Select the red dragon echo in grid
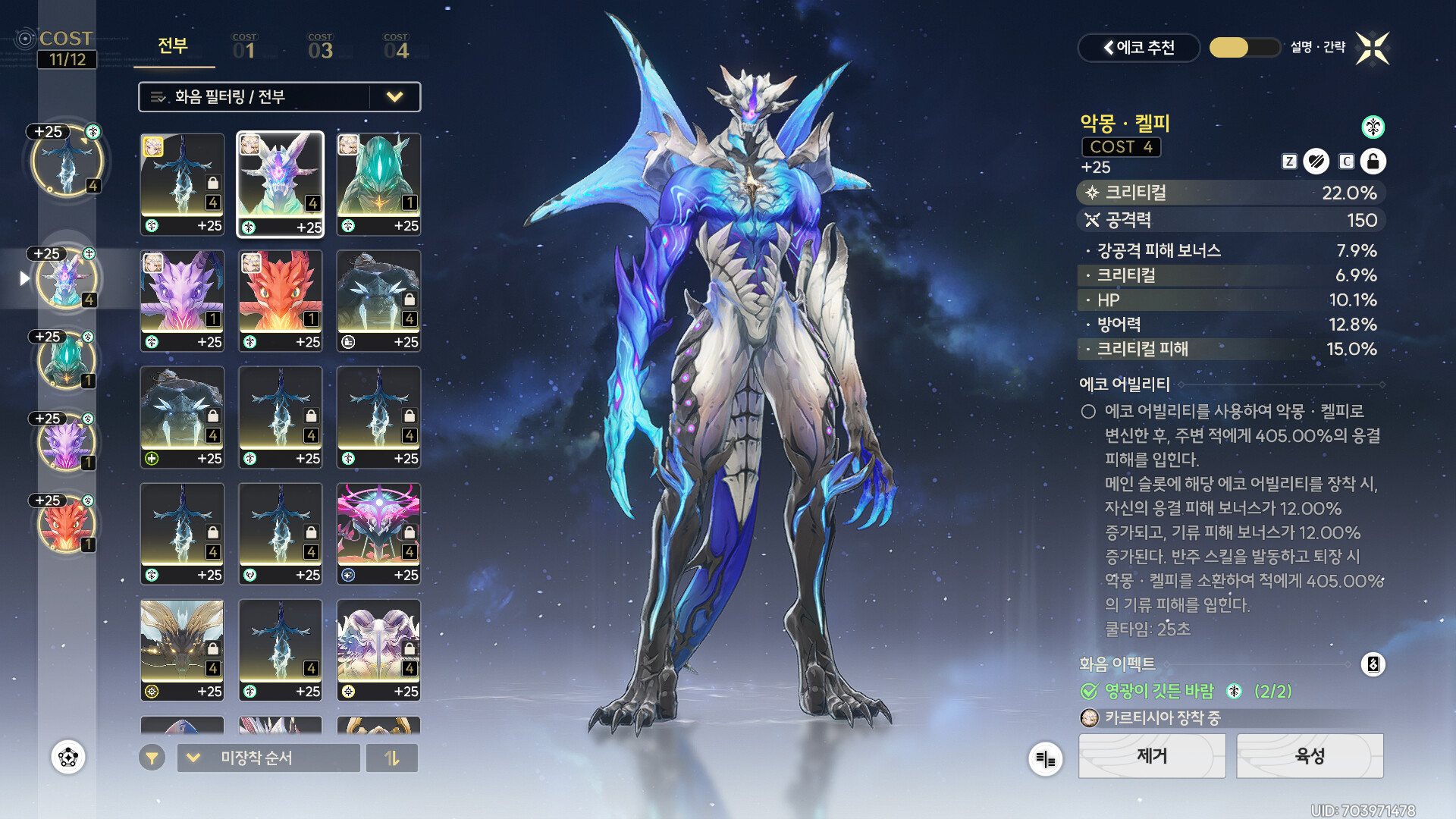This screenshot has width=1456, height=819. point(280,300)
